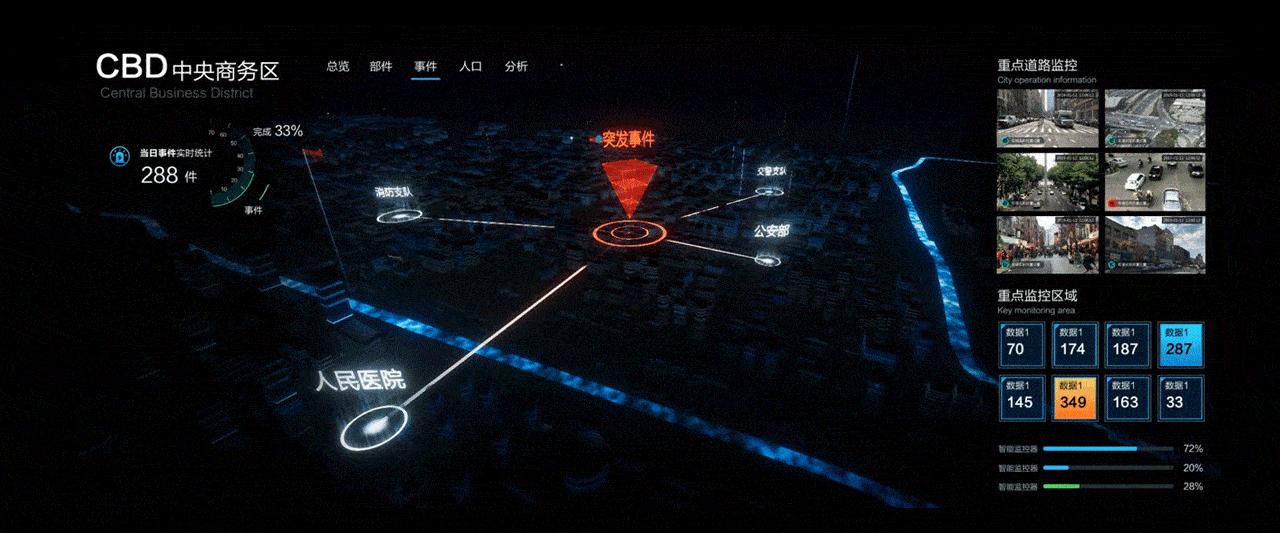View the crowded market street camera feed
The width and height of the screenshot is (1280, 533).
(x=1047, y=244)
